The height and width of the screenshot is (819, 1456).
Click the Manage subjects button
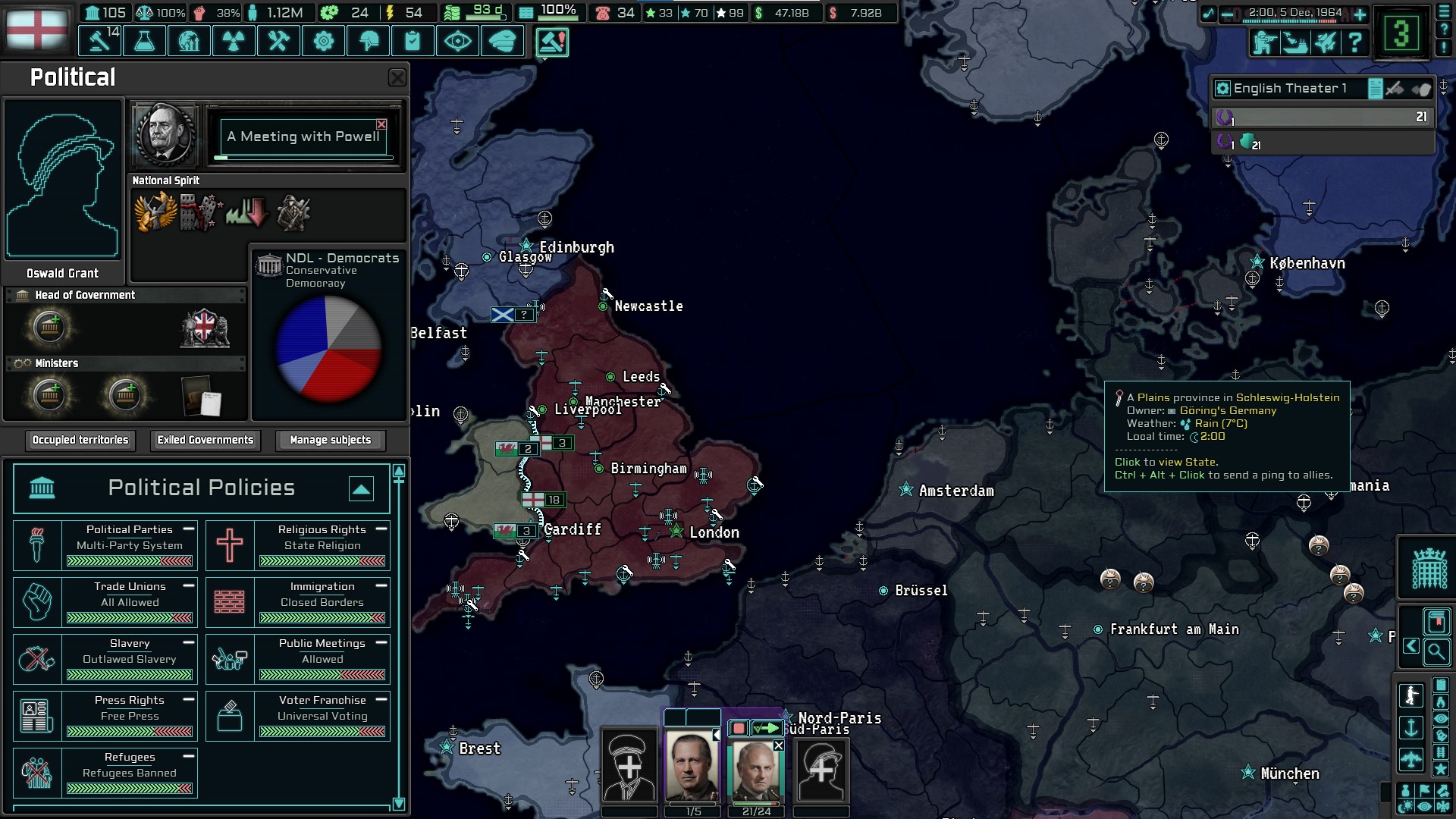pyautogui.click(x=329, y=440)
